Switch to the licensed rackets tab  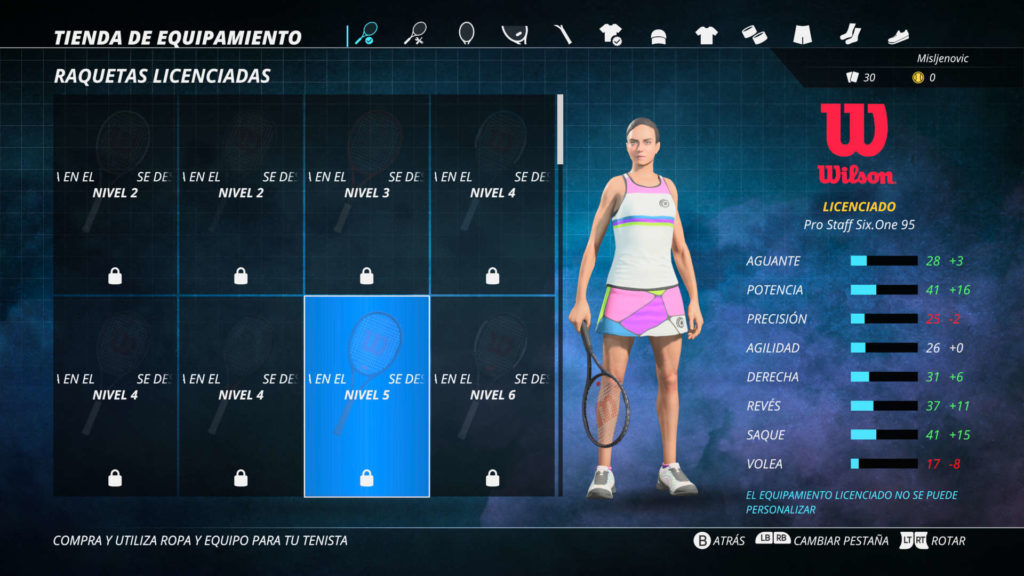click(x=365, y=35)
